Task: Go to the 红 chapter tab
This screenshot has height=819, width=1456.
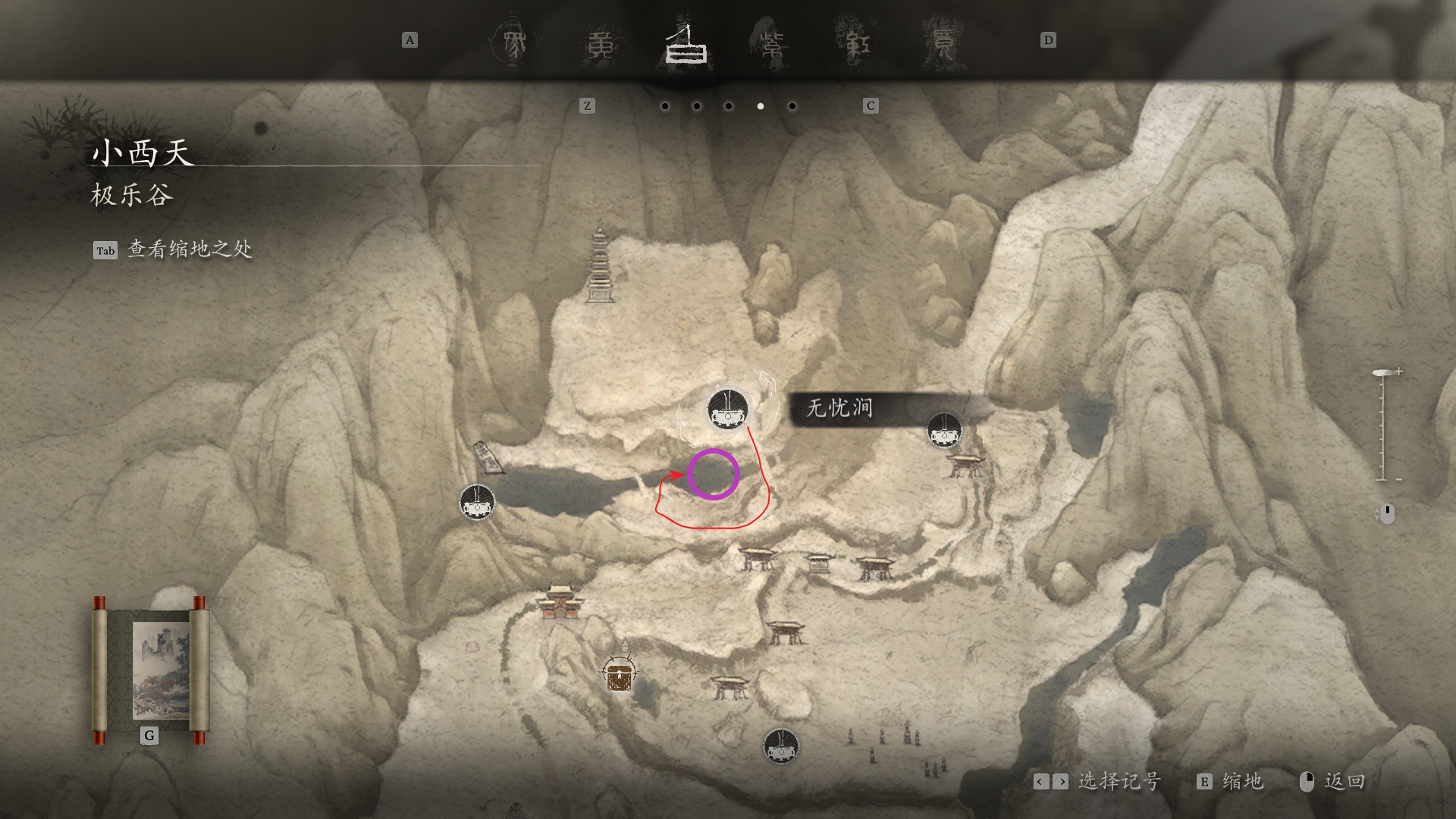Action: pos(858,45)
